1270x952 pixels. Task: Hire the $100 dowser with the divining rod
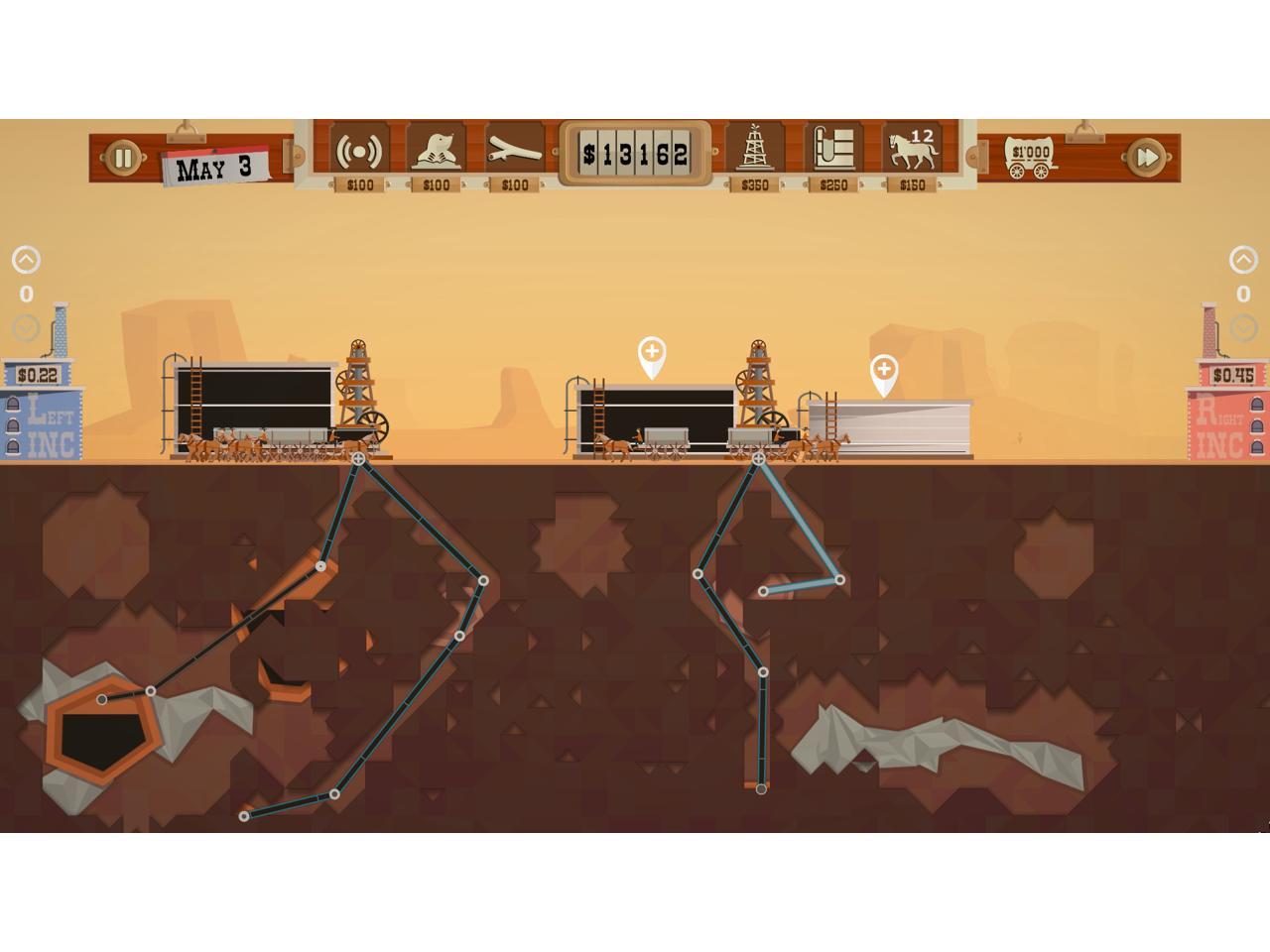pos(514,152)
